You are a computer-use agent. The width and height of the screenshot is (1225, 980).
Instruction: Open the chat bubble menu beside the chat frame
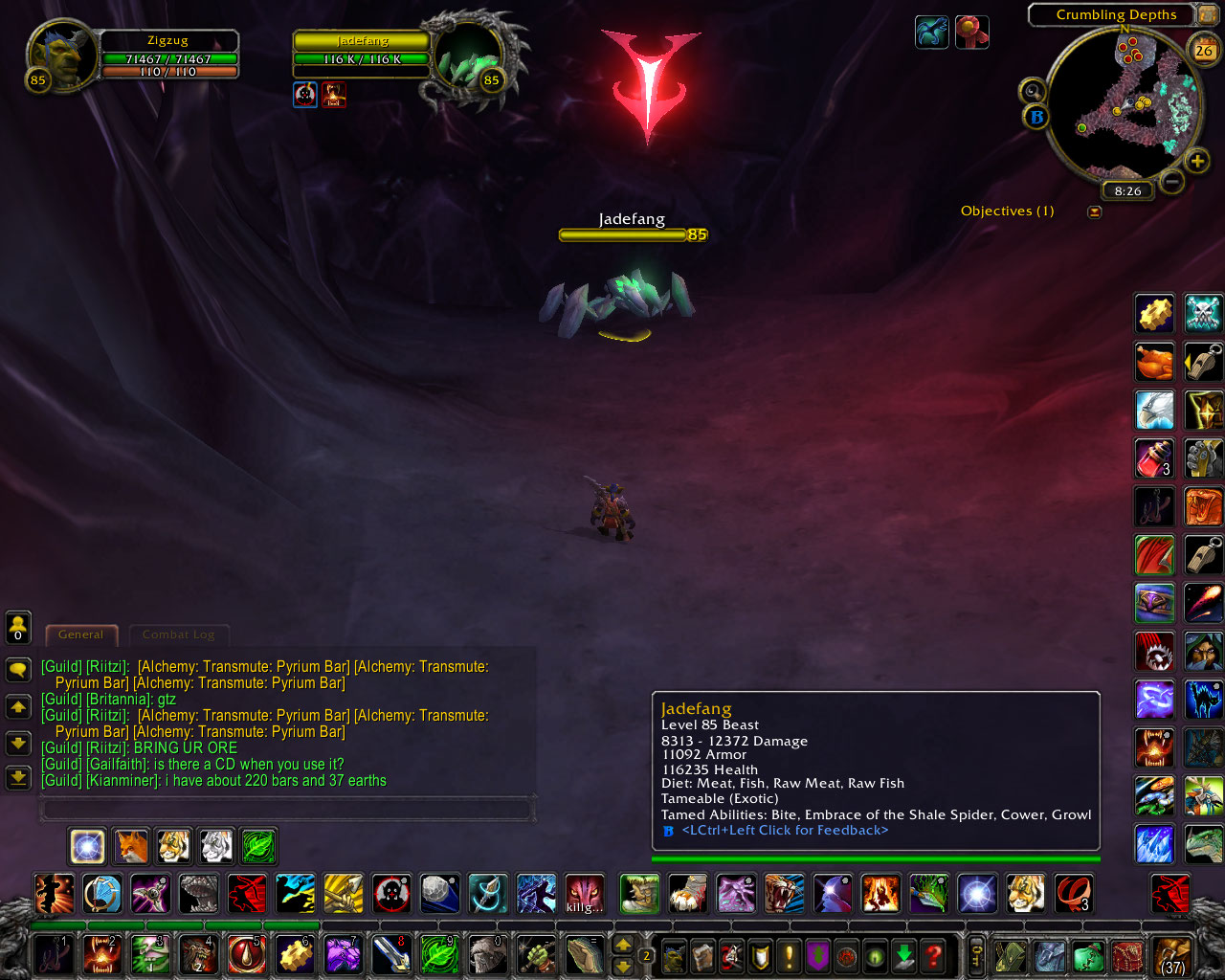click(19, 671)
